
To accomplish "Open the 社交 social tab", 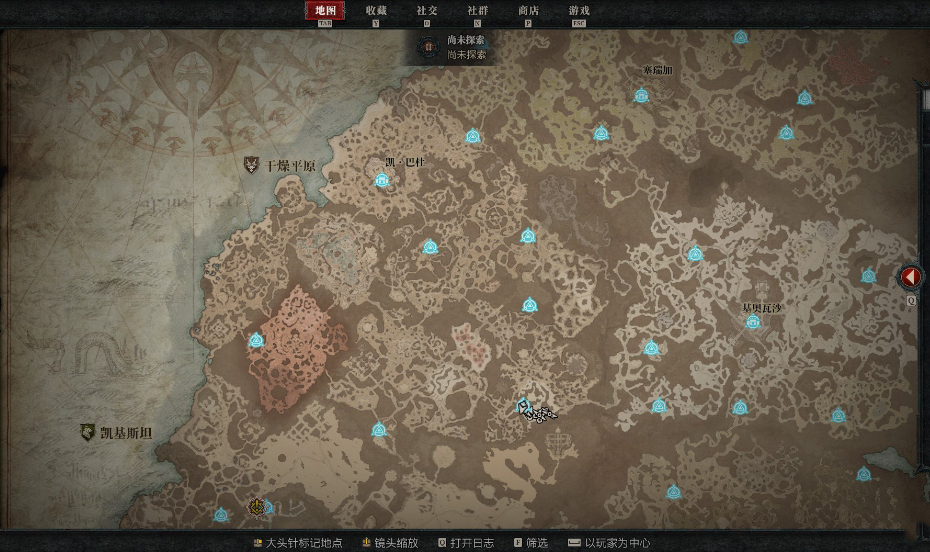I will pyautogui.click(x=427, y=11).
